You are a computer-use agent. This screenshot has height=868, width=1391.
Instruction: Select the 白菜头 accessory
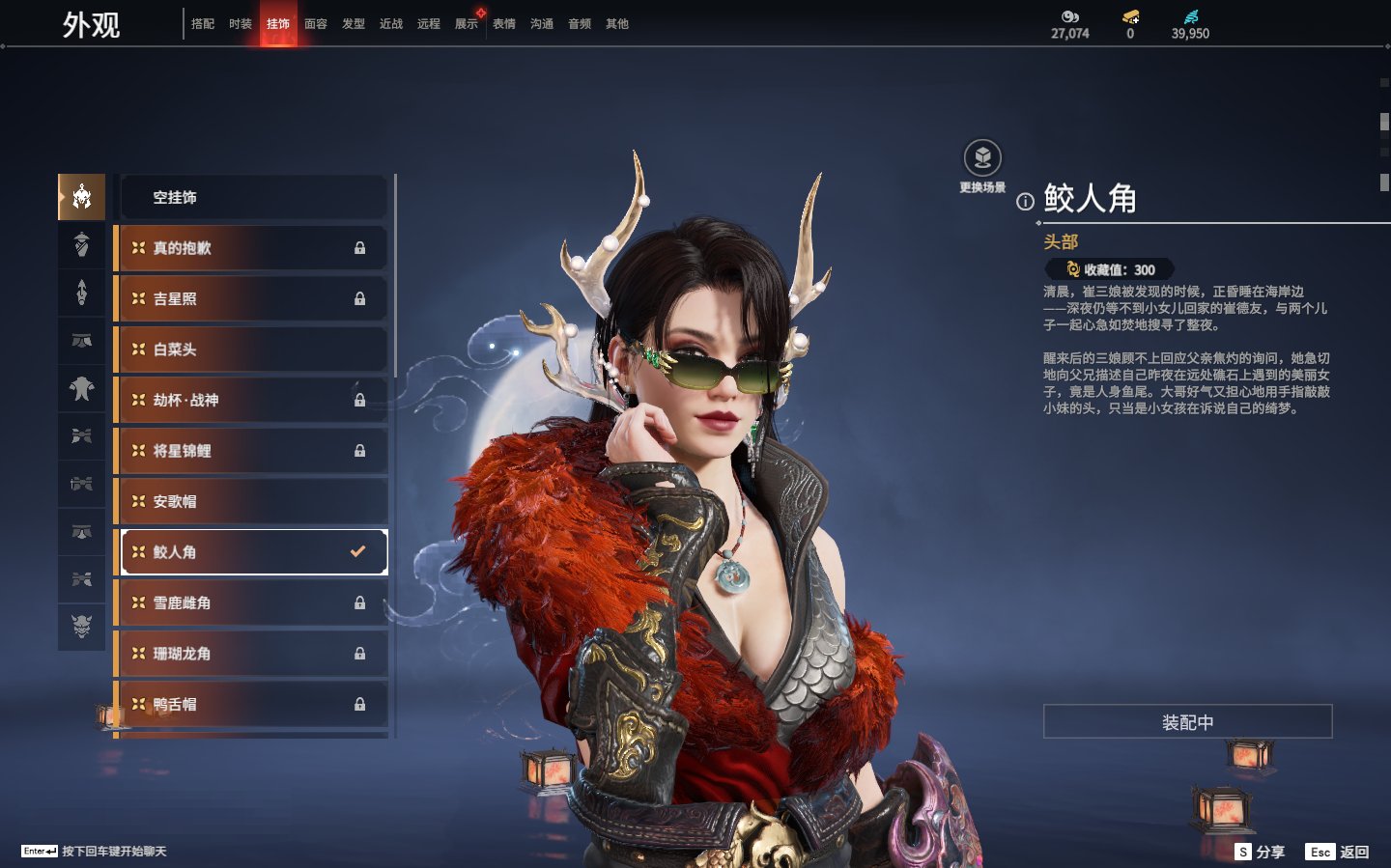[x=253, y=350]
